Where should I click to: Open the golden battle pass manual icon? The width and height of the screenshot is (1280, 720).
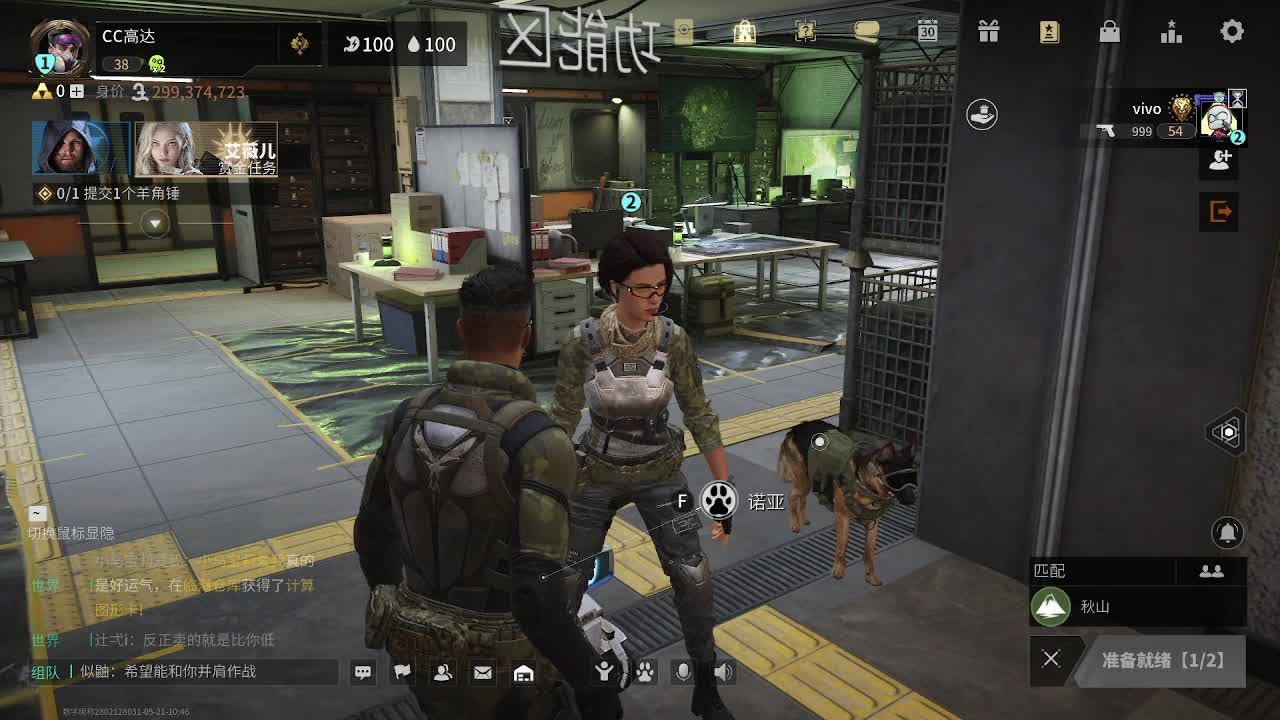1049,31
